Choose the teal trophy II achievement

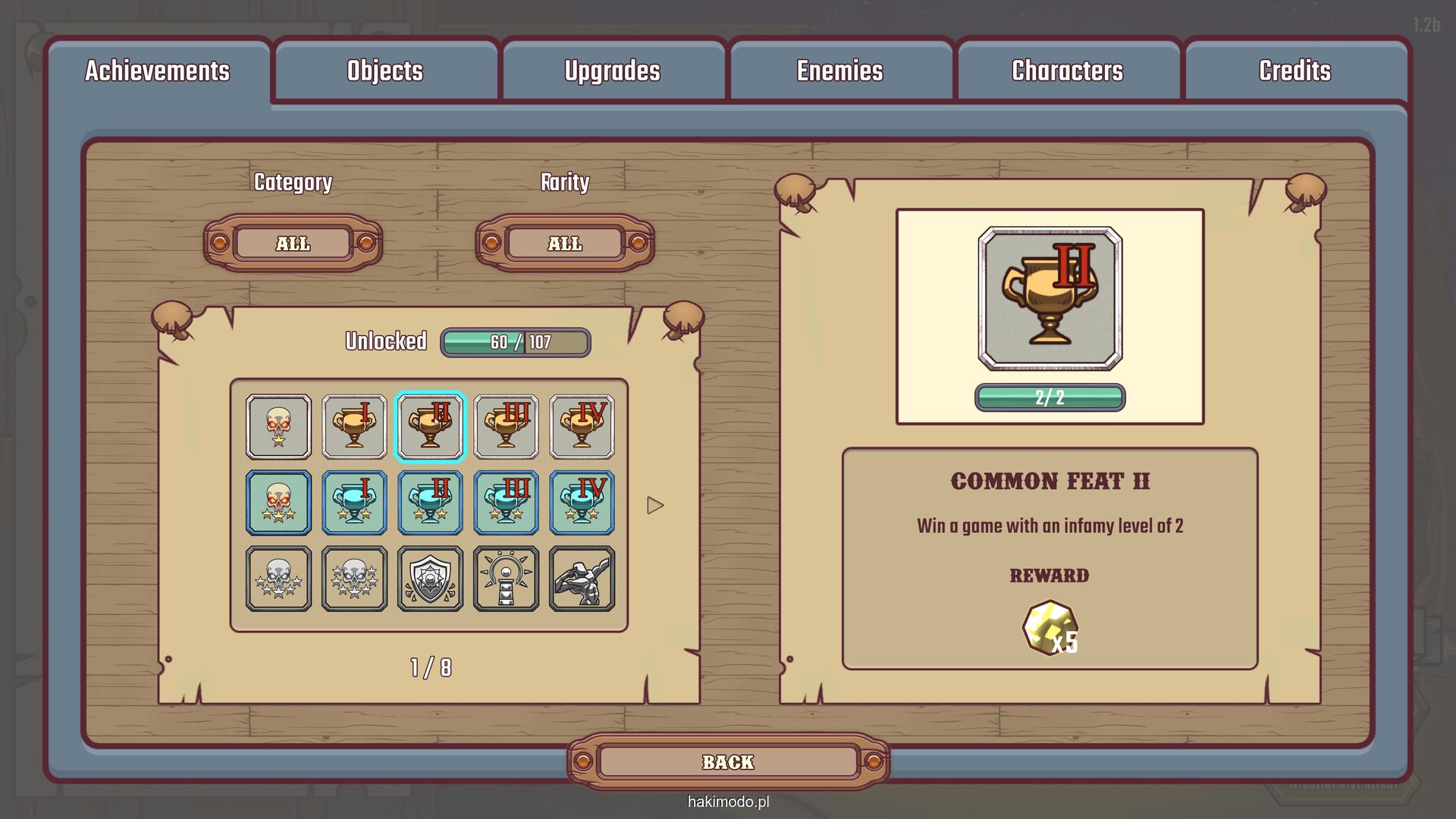point(430,503)
